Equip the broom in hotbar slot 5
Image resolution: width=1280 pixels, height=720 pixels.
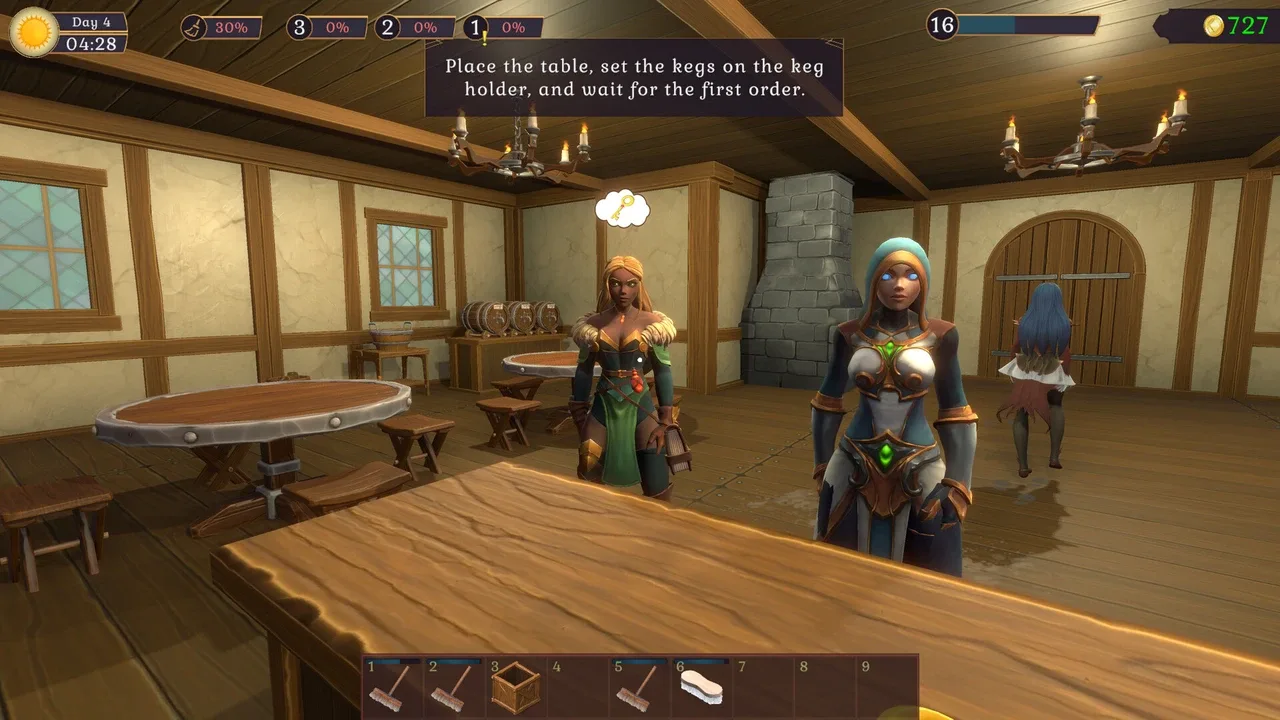[x=638, y=687]
